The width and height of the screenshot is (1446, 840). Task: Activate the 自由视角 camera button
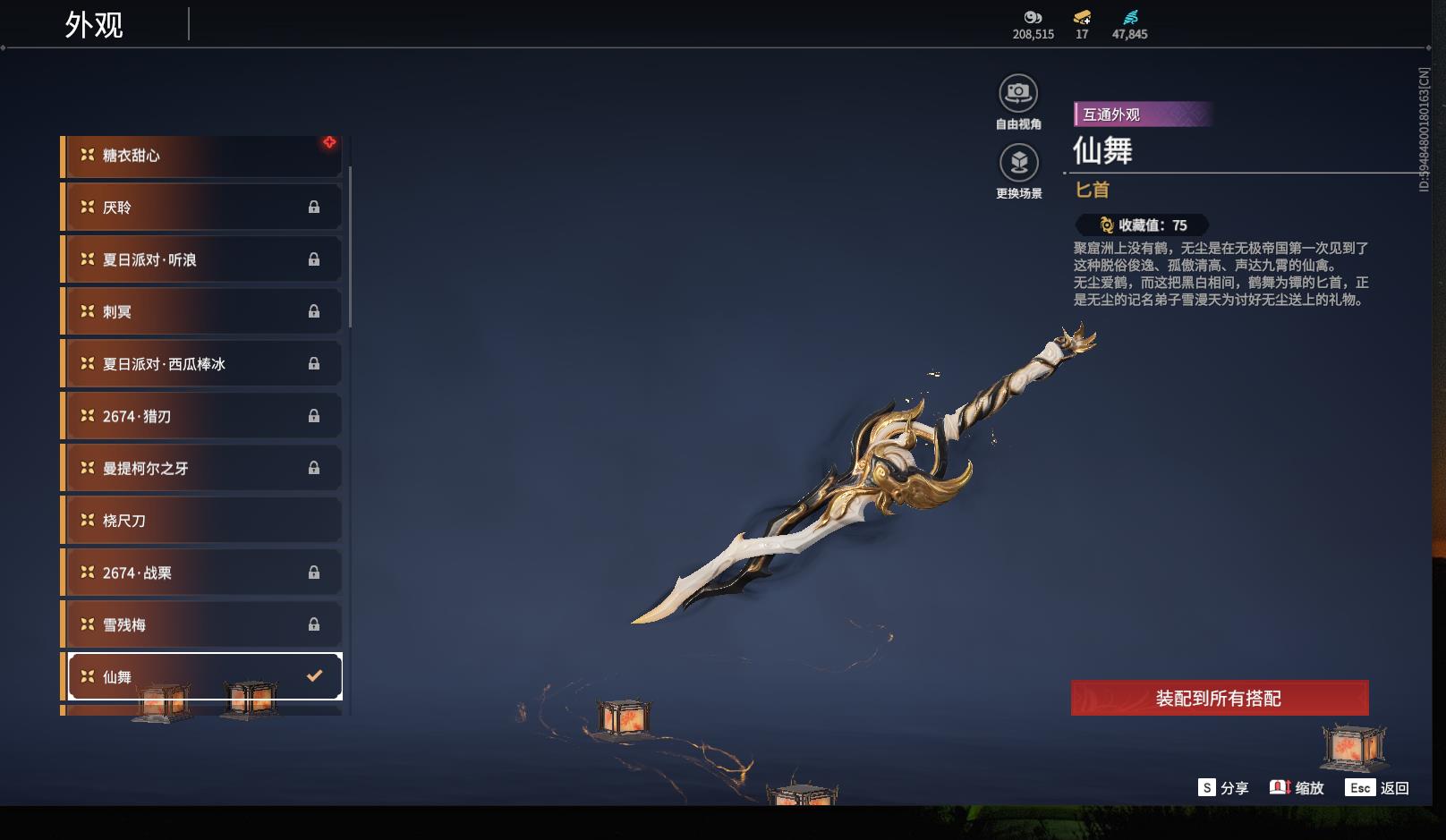coord(1018,93)
